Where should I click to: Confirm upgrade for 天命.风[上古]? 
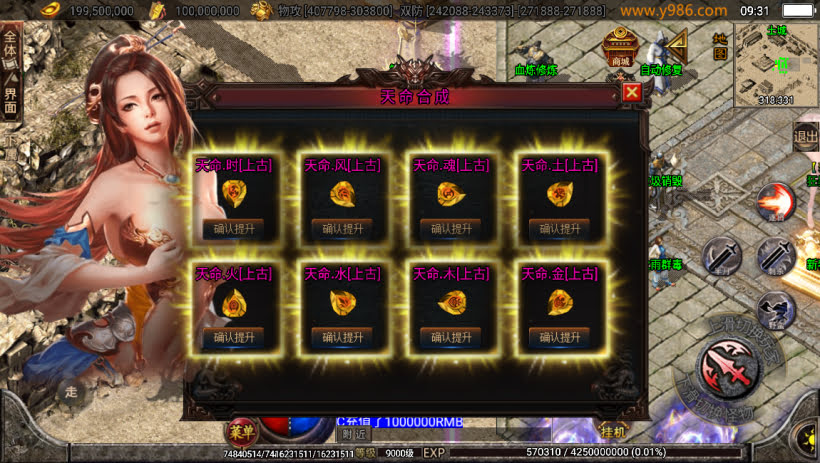[x=342, y=228]
